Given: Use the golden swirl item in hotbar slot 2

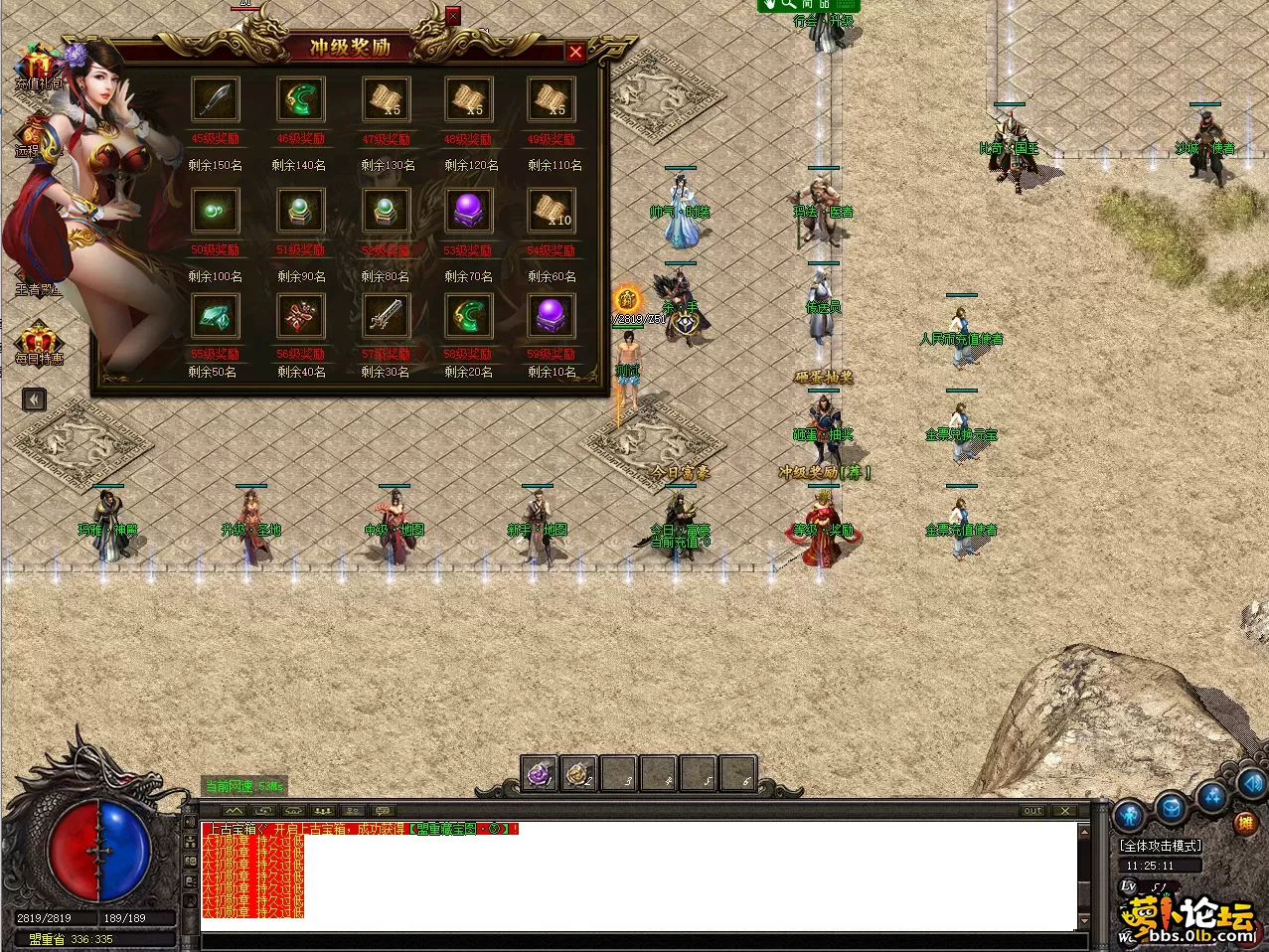Looking at the screenshot, I should click(x=578, y=774).
